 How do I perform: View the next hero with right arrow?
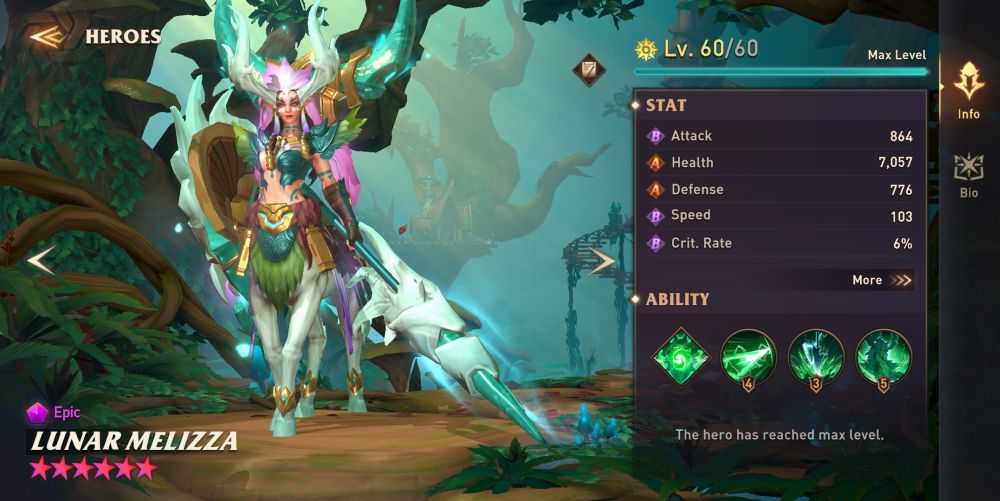point(602,262)
